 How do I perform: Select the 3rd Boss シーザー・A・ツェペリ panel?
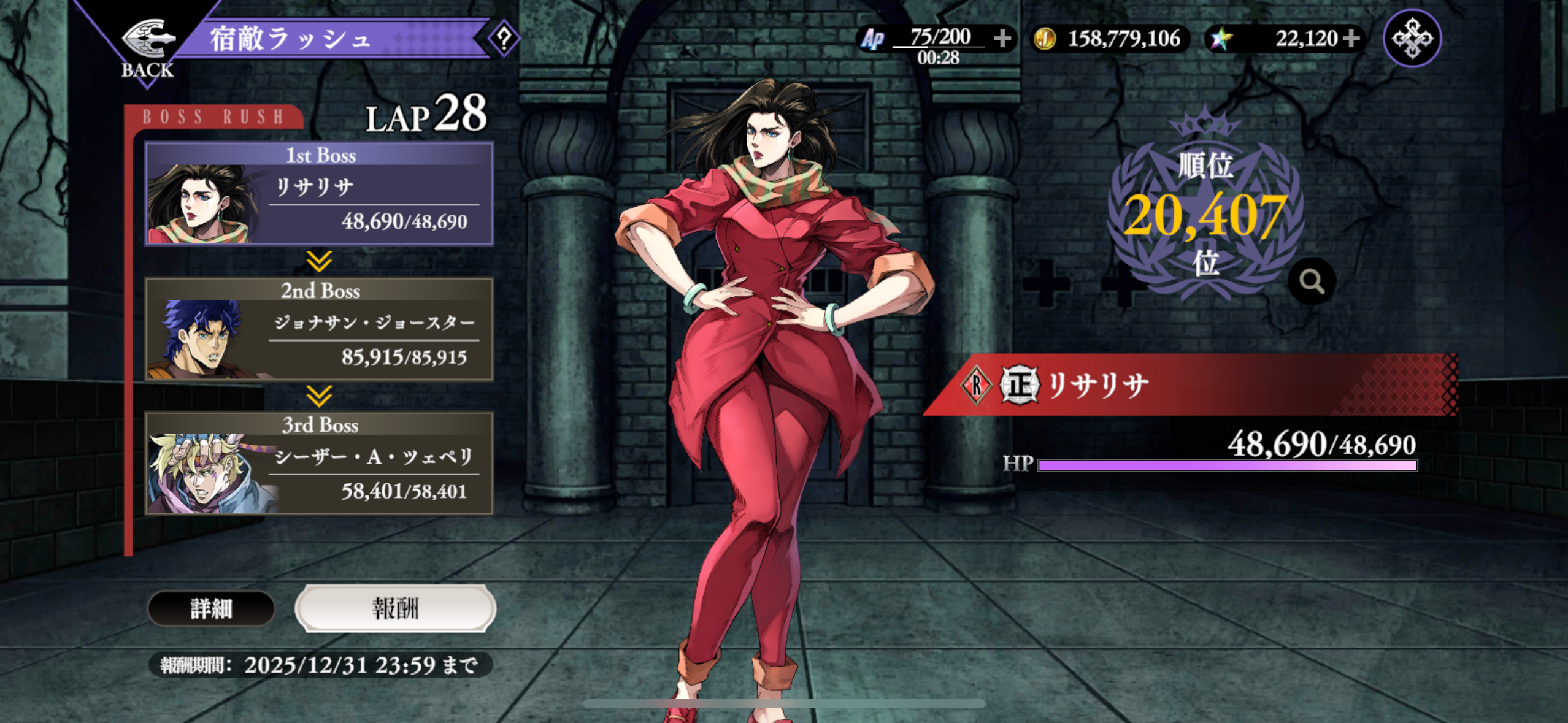[x=319, y=464]
